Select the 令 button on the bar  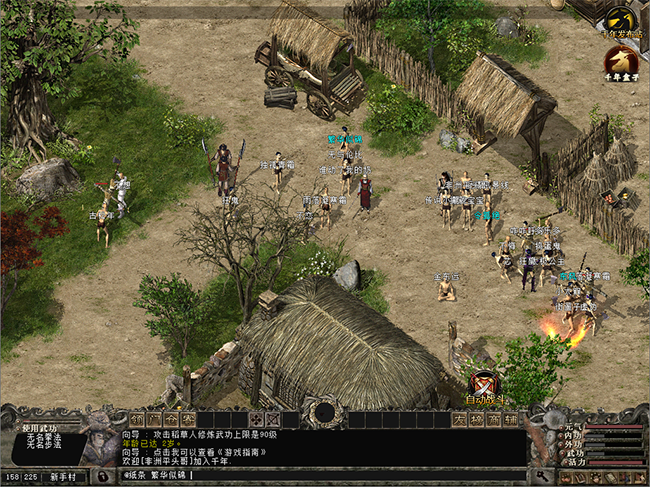coord(171,418)
